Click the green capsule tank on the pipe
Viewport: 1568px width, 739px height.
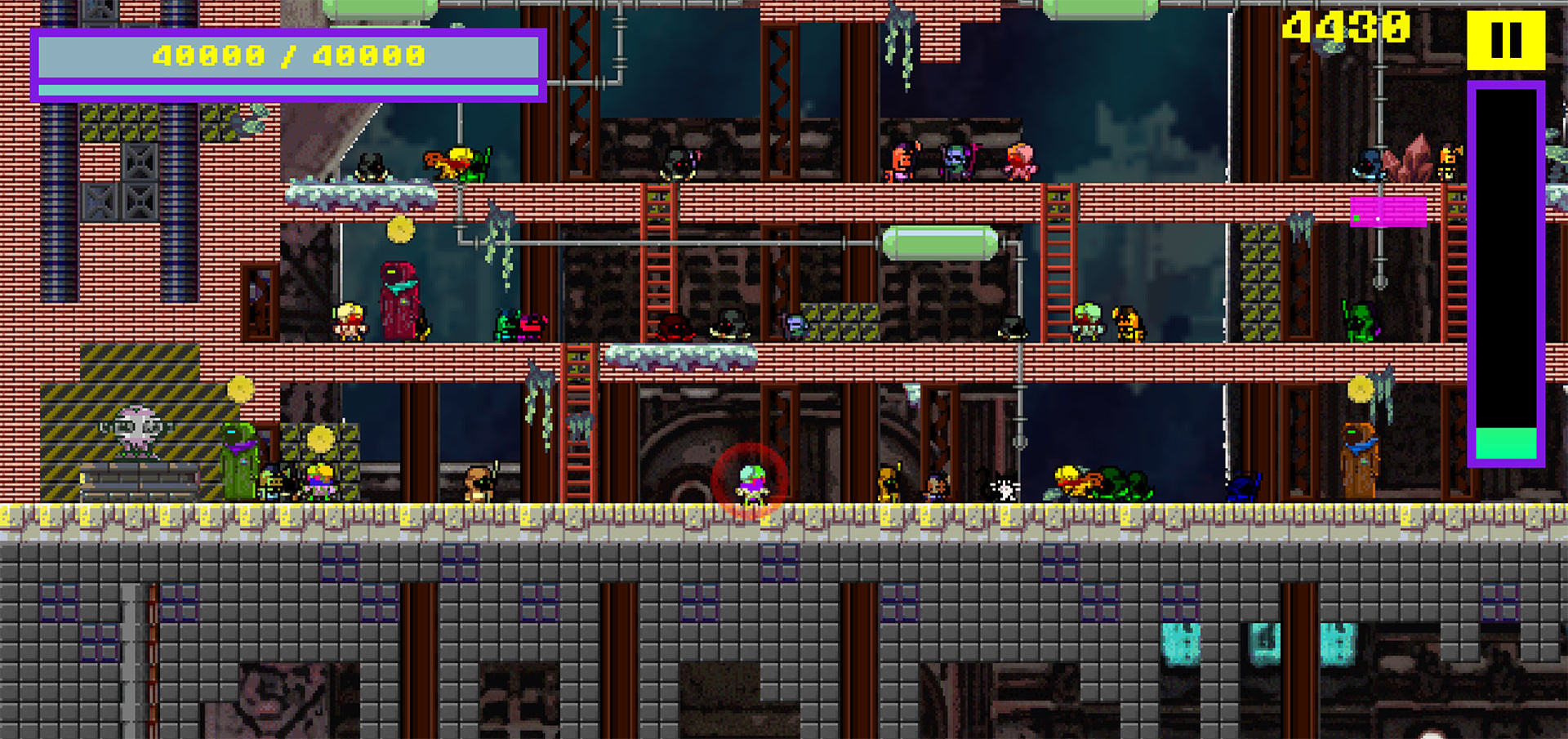coord(939,241)
